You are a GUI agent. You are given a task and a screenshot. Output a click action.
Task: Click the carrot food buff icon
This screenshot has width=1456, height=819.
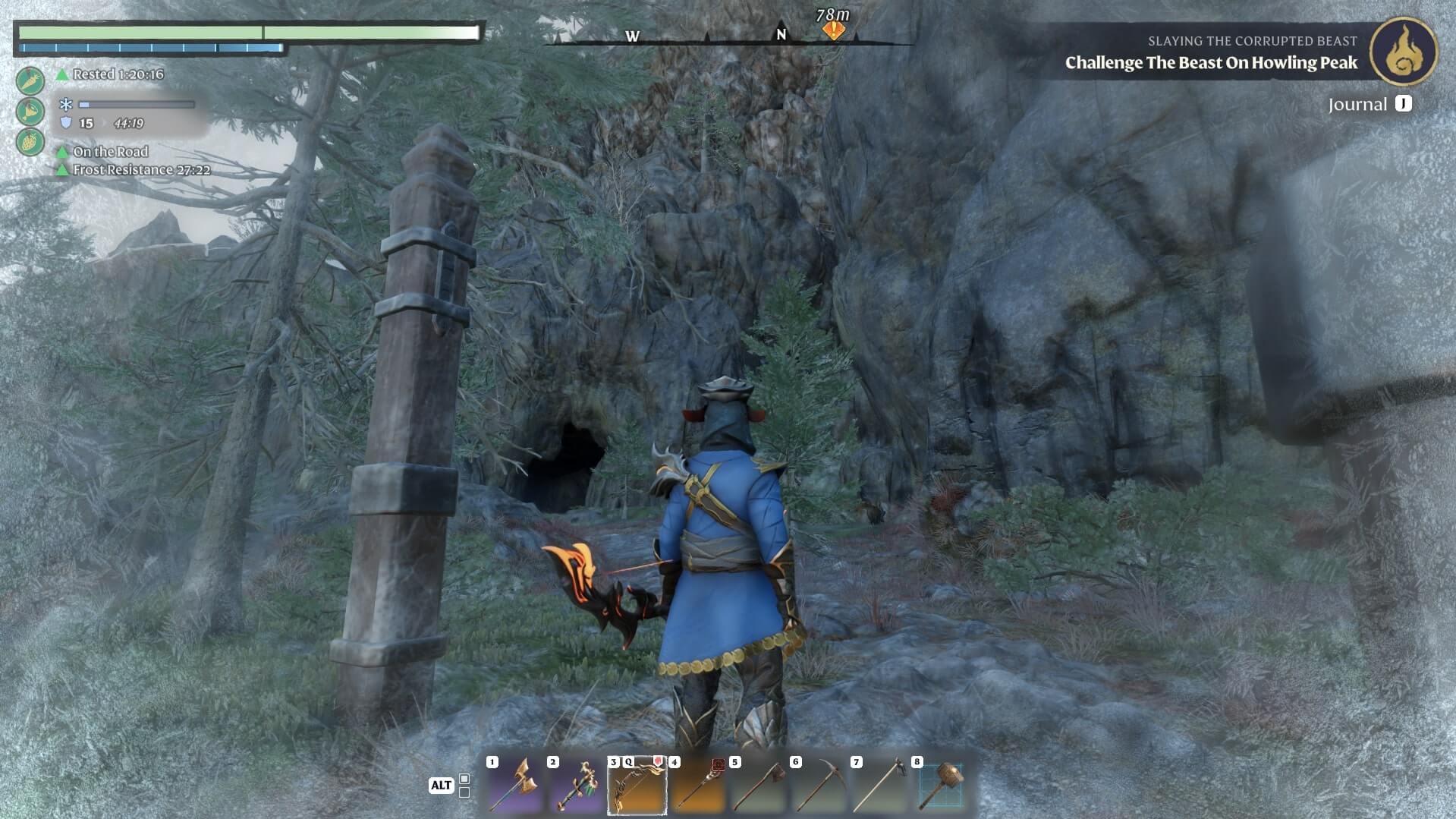30,80
